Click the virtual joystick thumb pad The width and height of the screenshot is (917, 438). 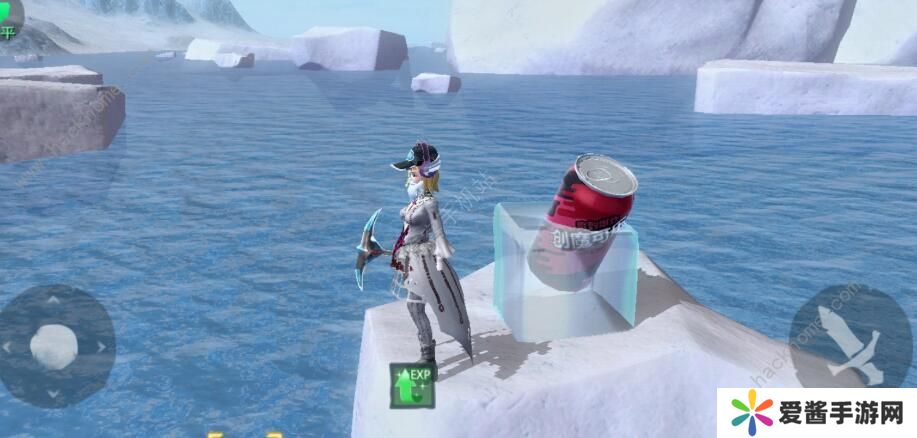54,346
